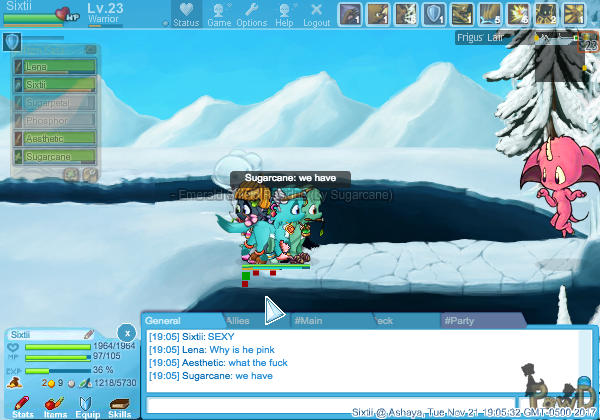Image resolution: width=600 pixels, height=420 pixels.
Task: Open the Game menu
Action: click(x=219, y=15)
